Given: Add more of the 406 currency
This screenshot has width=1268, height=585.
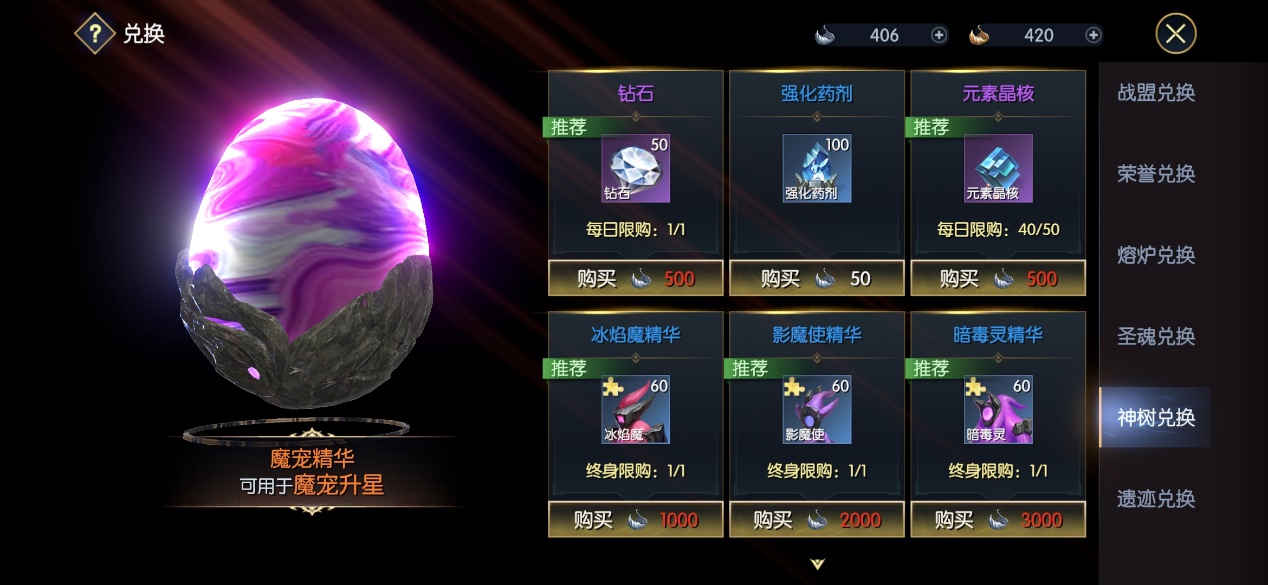Looking at the screenshot, I should point(939,35).
